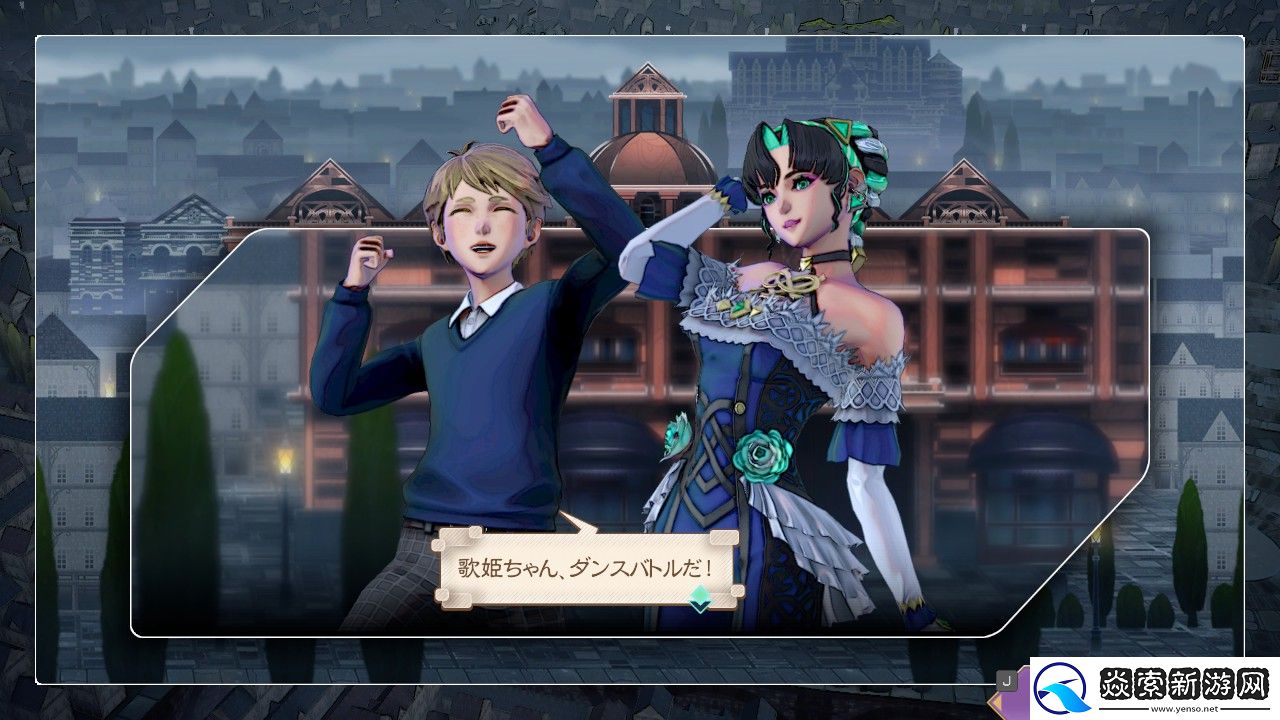1280x720 pixels.
Task: Click the green diamond advance indicator in the dialogue
Action: (700, 598)
